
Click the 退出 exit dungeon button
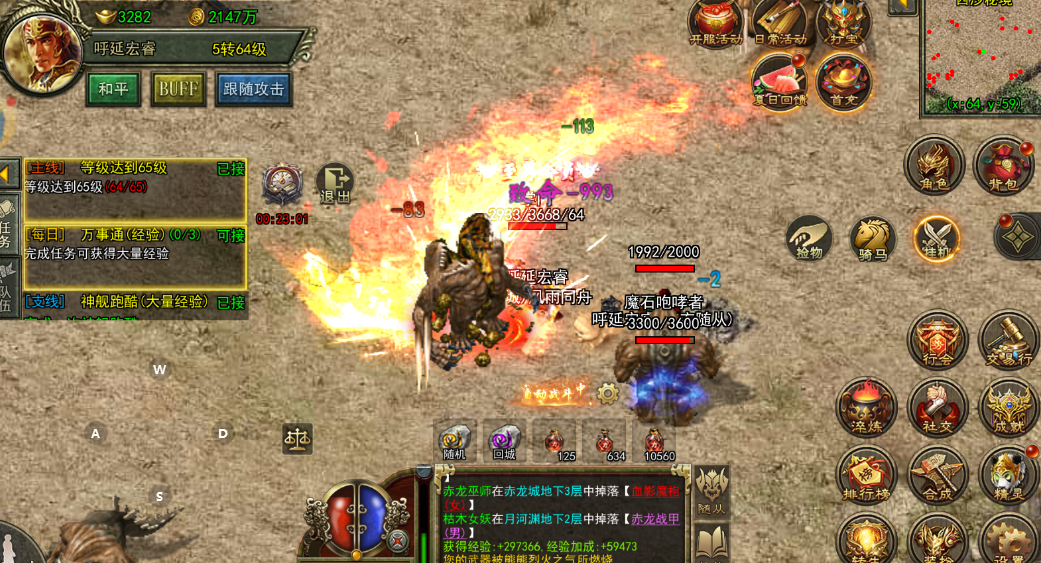pos(335,184)
